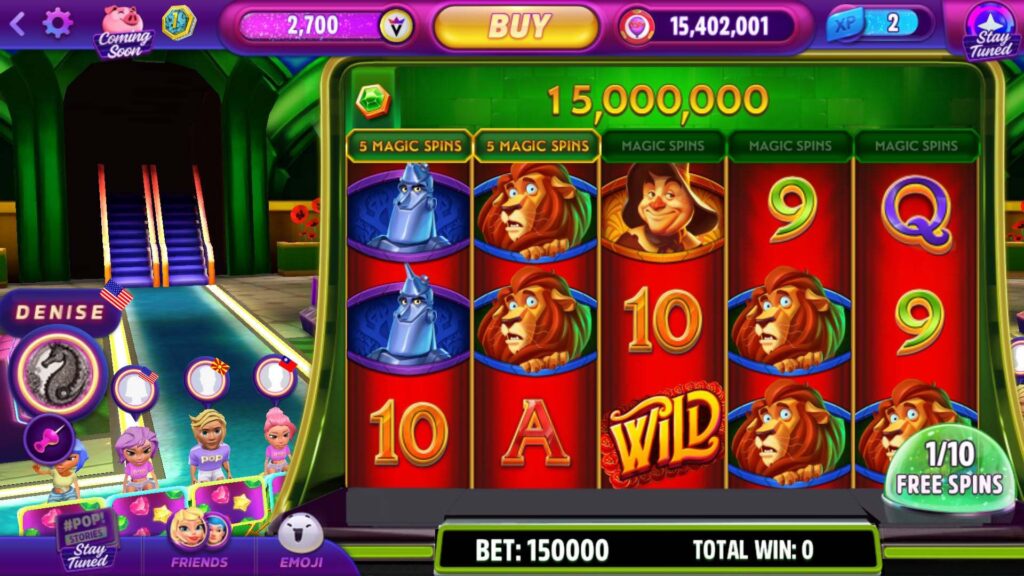Open the settings gear
This screenshot has width=1024, height=576.
pyautogui.click(x=57, y=23)
